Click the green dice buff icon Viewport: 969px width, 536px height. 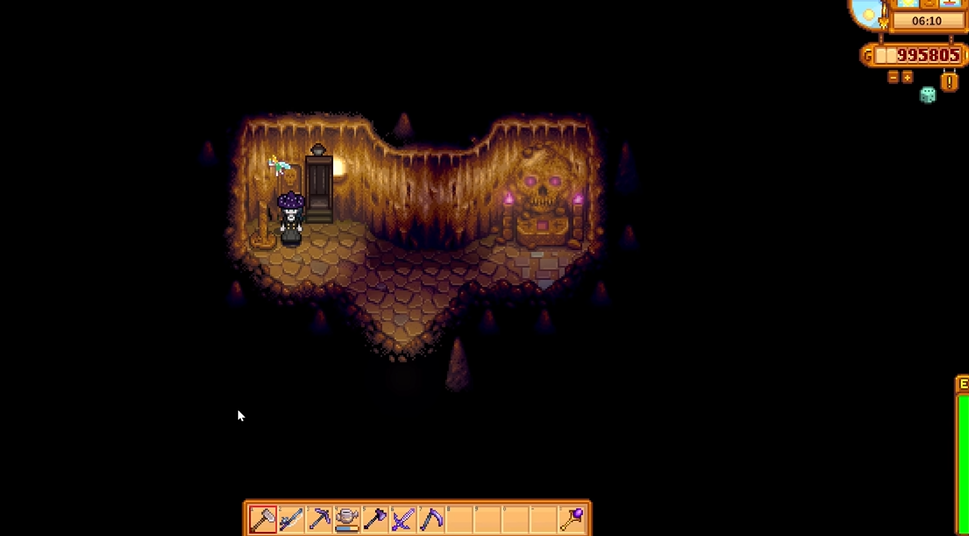click(x=928, y=95)
